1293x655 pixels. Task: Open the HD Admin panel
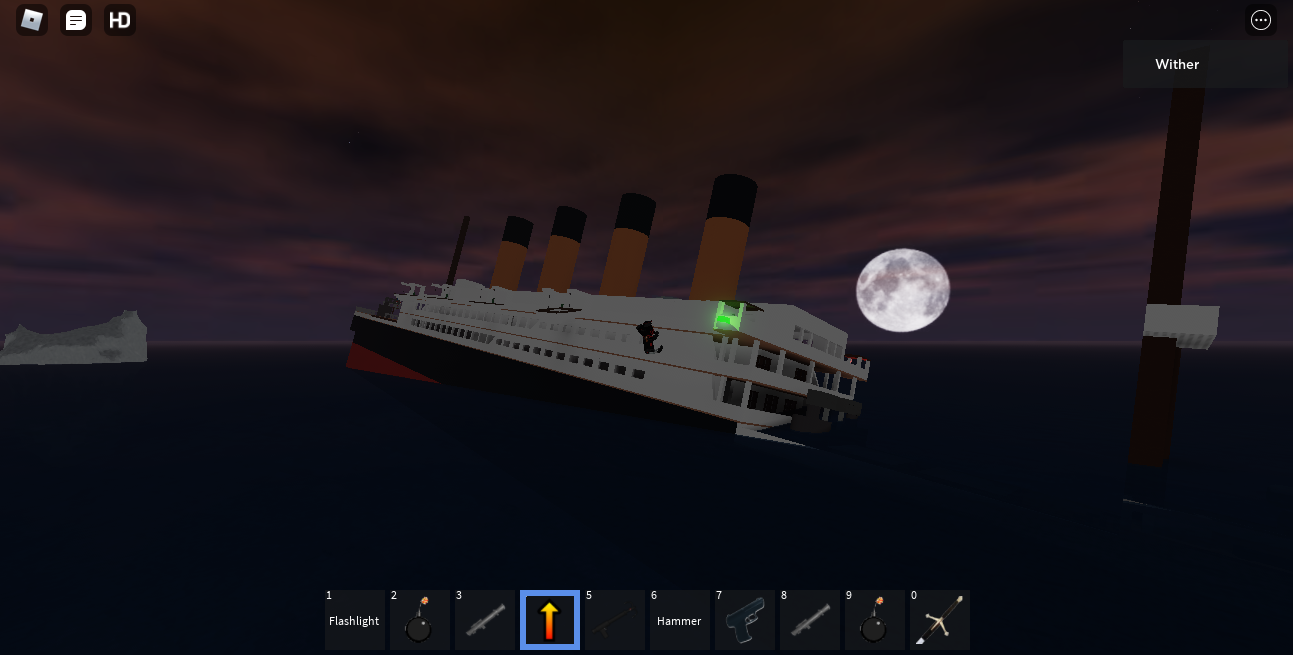pos(120,20)
